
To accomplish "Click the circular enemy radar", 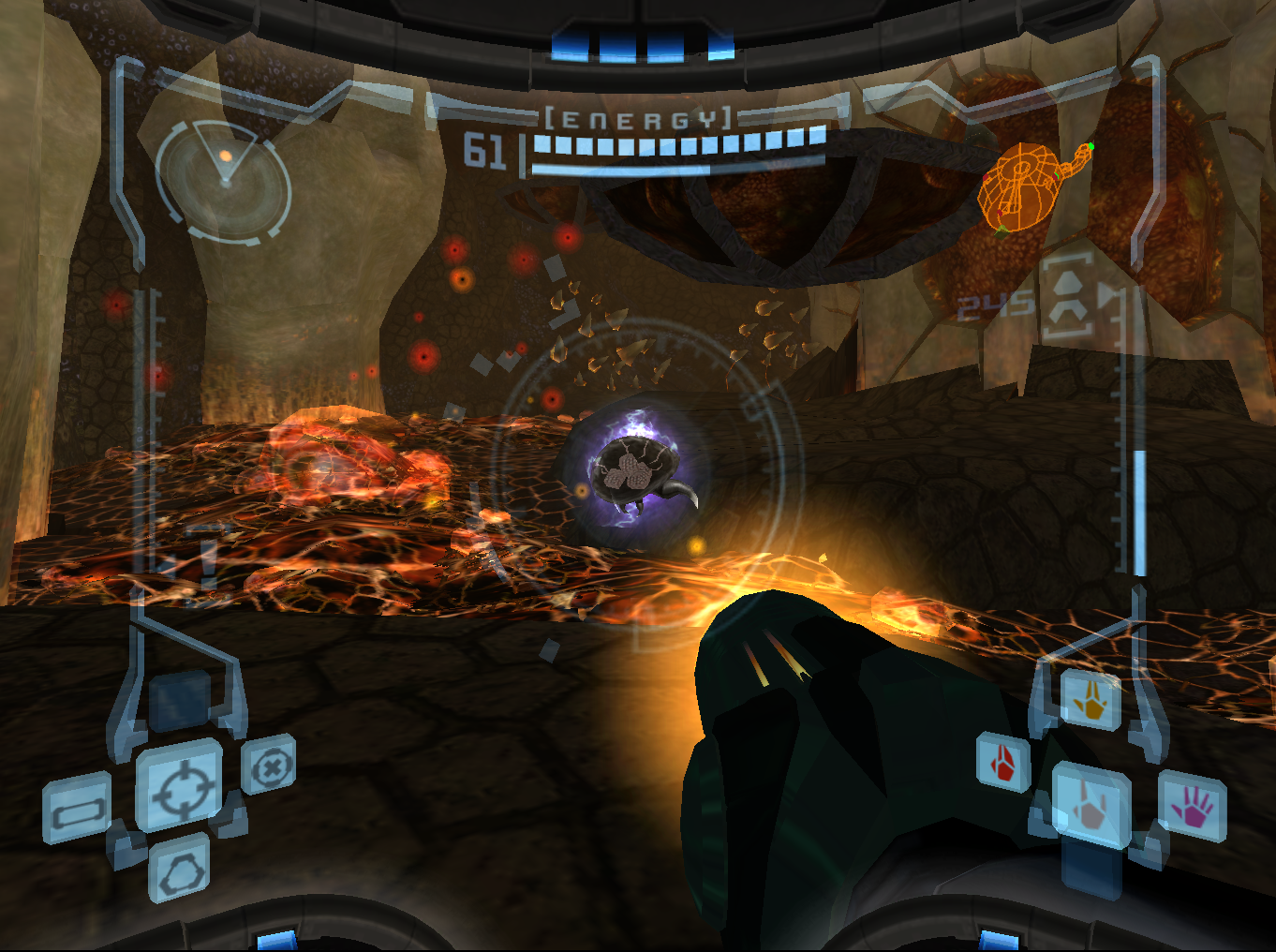I will point(224,180).
